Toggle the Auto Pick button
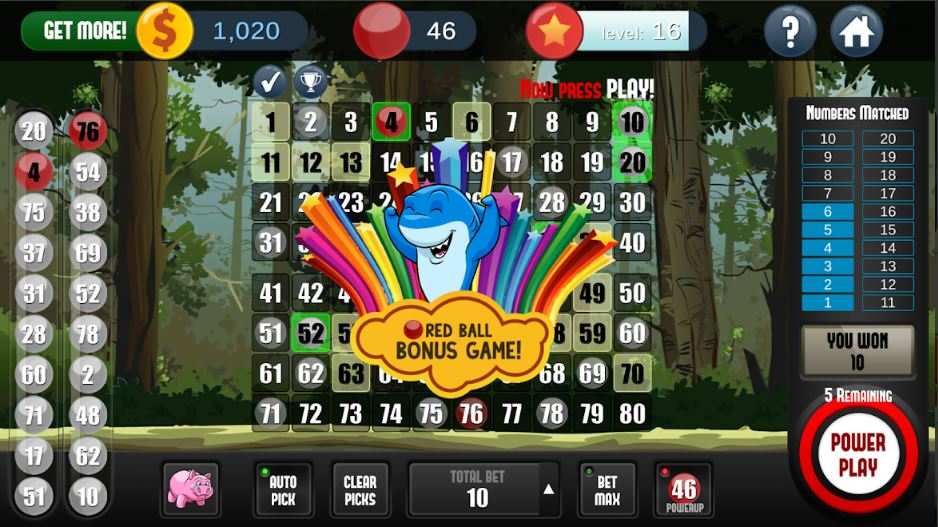 tap(283, 490)
